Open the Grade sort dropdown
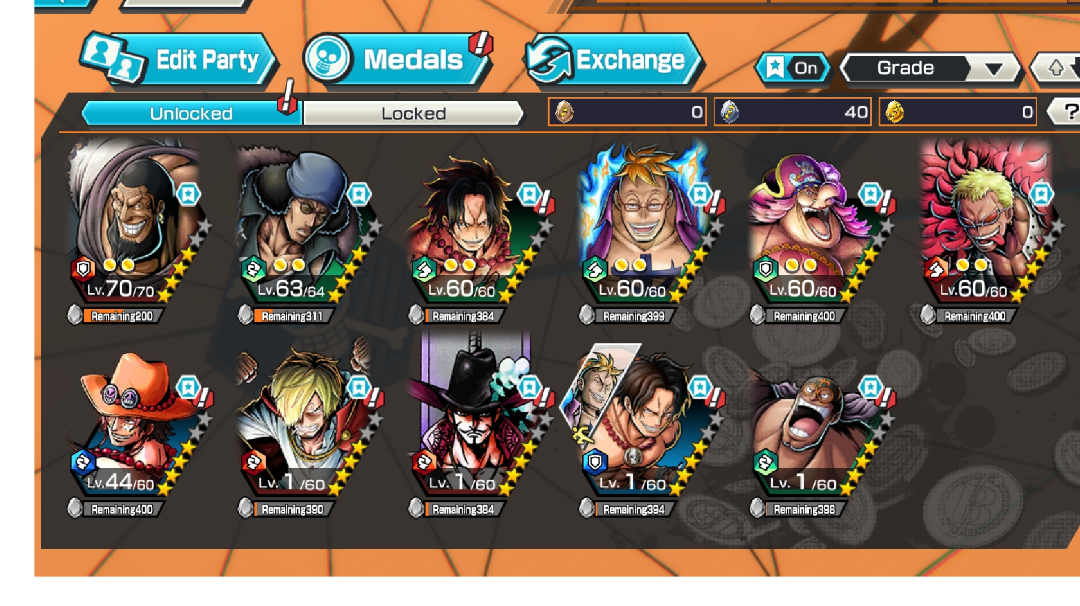The image size is (1080, 606). click(927, 68)
